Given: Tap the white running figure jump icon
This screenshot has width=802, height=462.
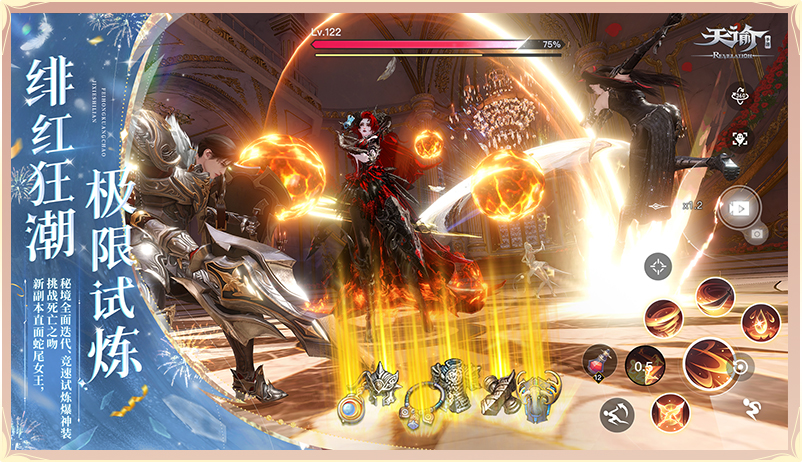Looking at the screenshot, I should tap(750, 407).
